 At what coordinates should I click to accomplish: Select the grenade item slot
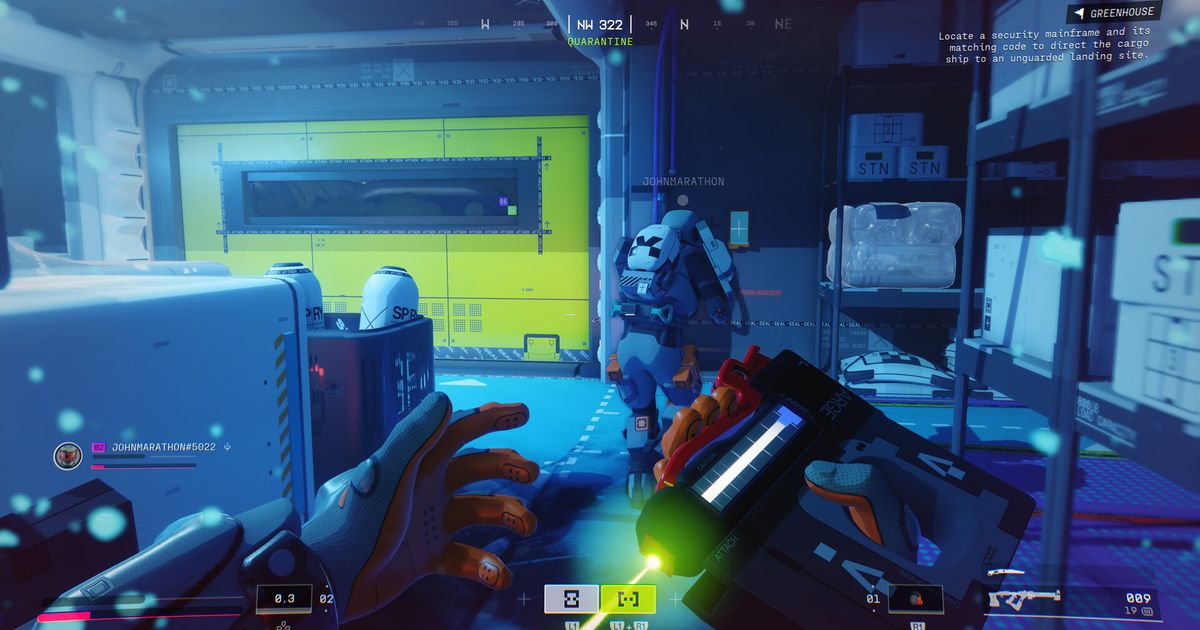point(915,599)
